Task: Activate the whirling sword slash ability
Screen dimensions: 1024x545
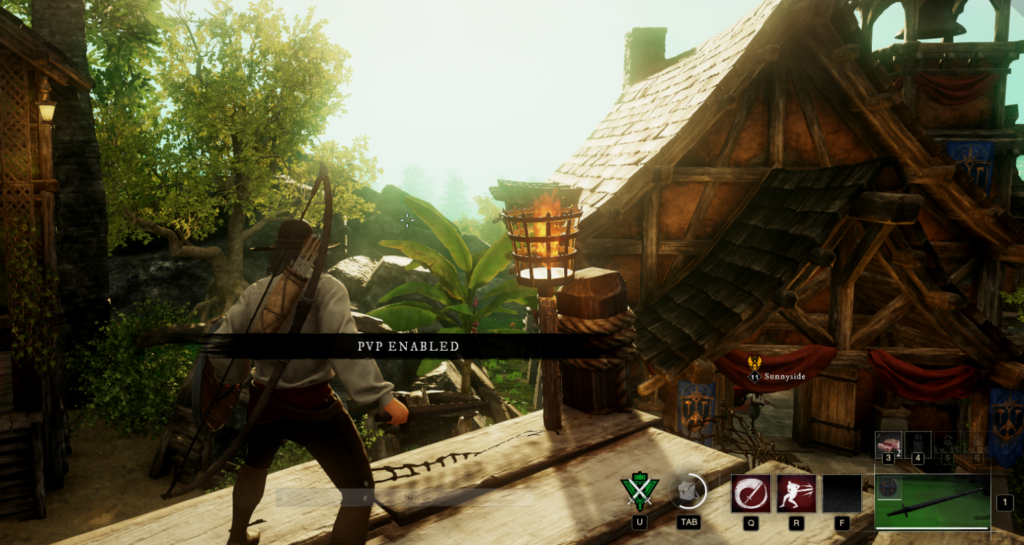Action: pos(750,493)
